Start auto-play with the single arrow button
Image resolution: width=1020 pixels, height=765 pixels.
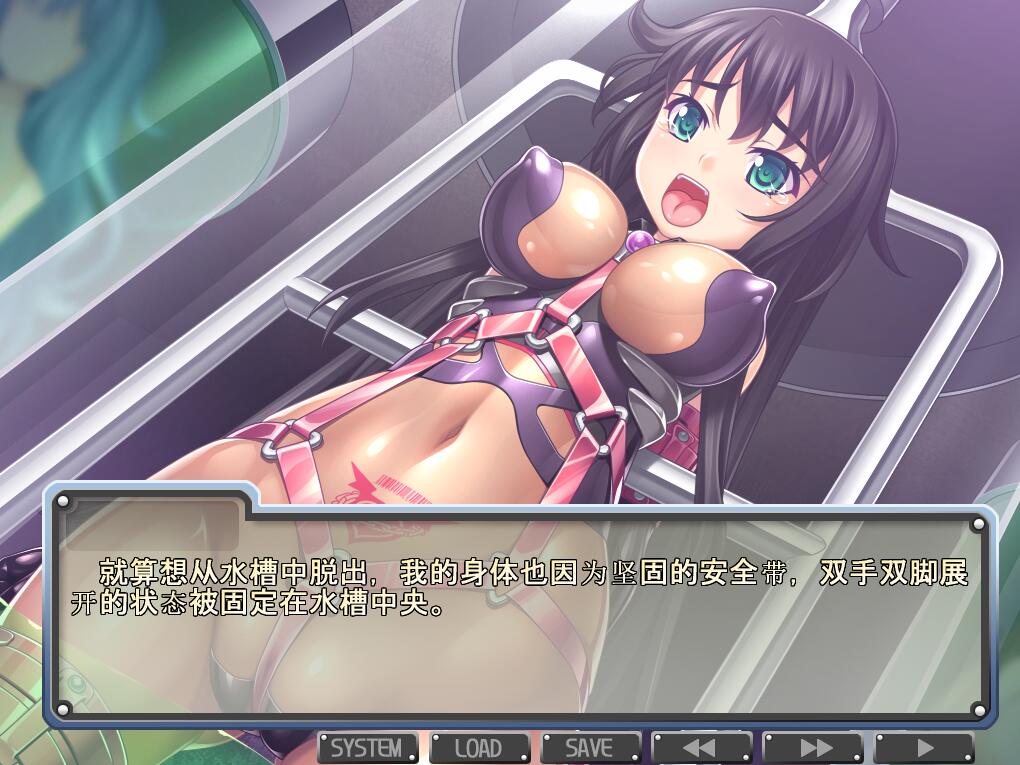click(x=924, y=747)
